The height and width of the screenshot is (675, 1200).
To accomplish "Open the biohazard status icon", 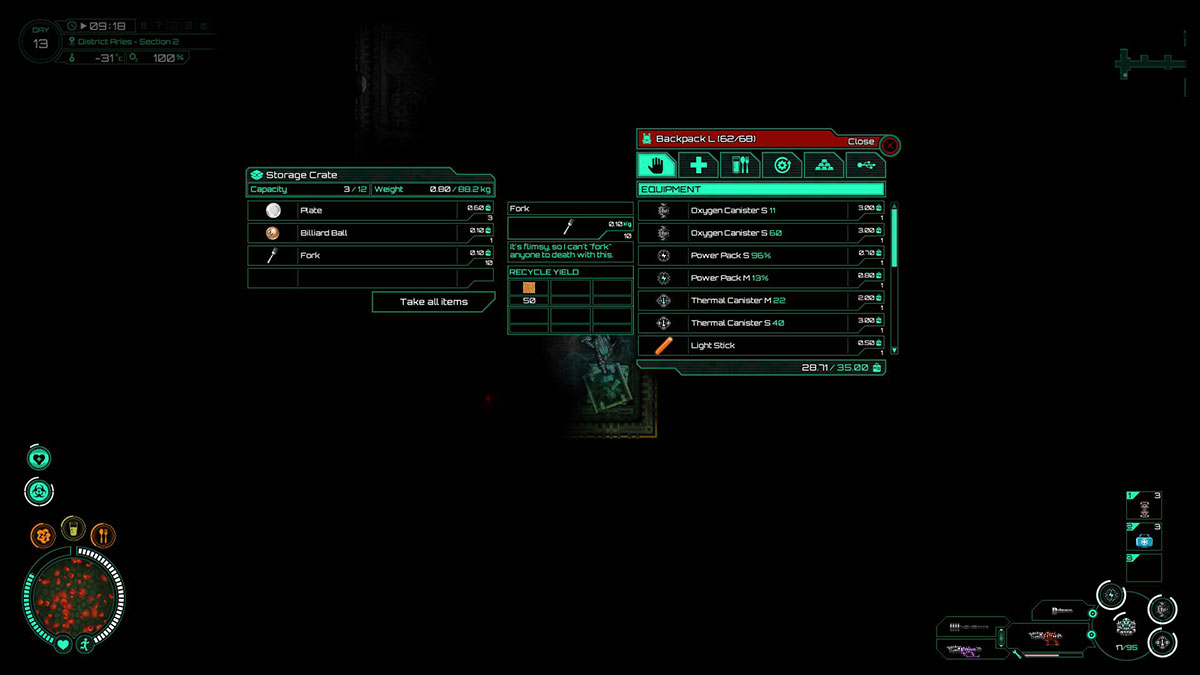I will point(39,491).
